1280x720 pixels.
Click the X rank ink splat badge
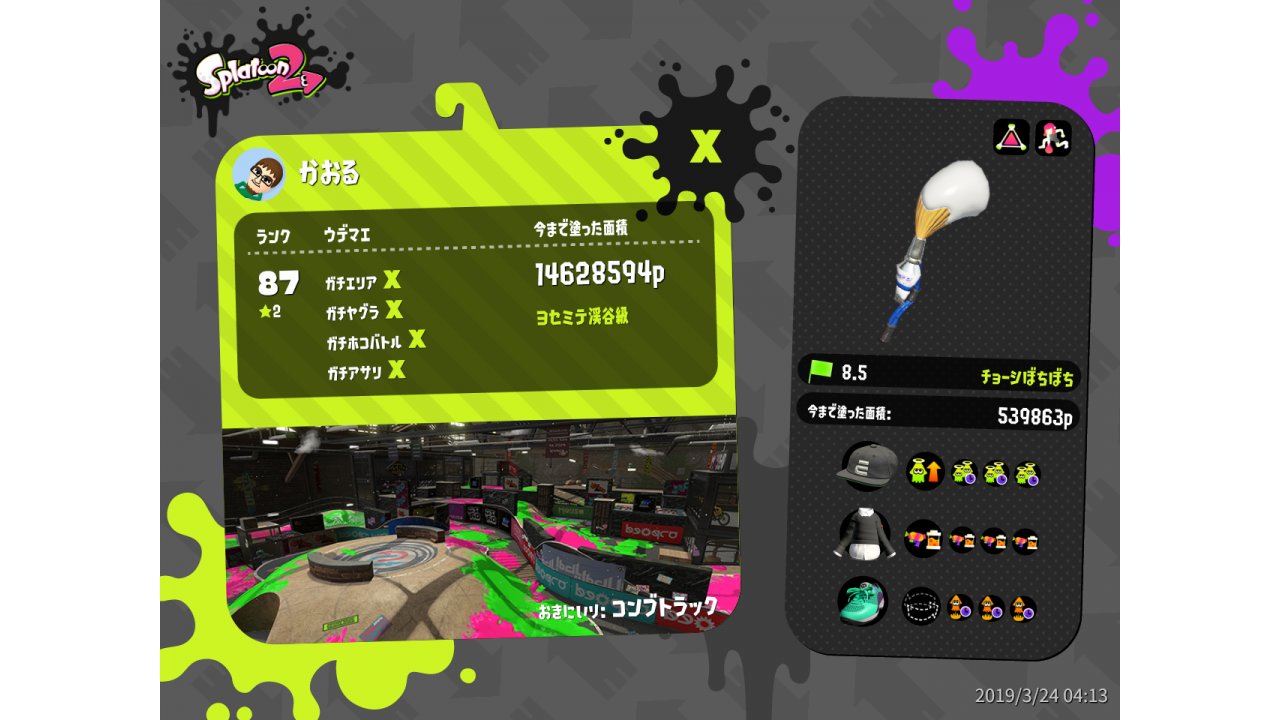tap(705, 147)
